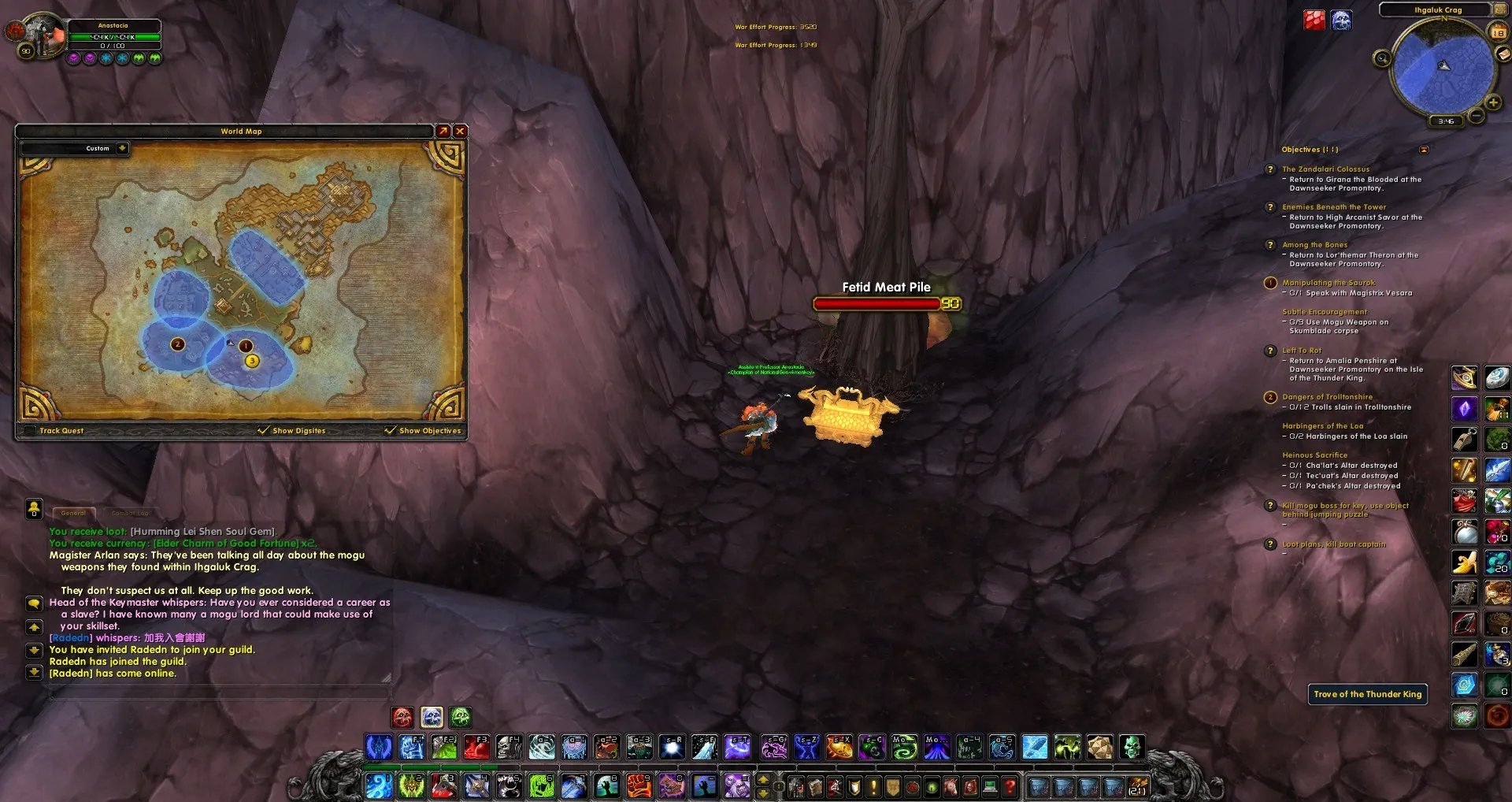Zoom in the minimap with the plus button
Image resolution: width=1512 pixels, height=802 pixels.
[x=1492, y=103]
